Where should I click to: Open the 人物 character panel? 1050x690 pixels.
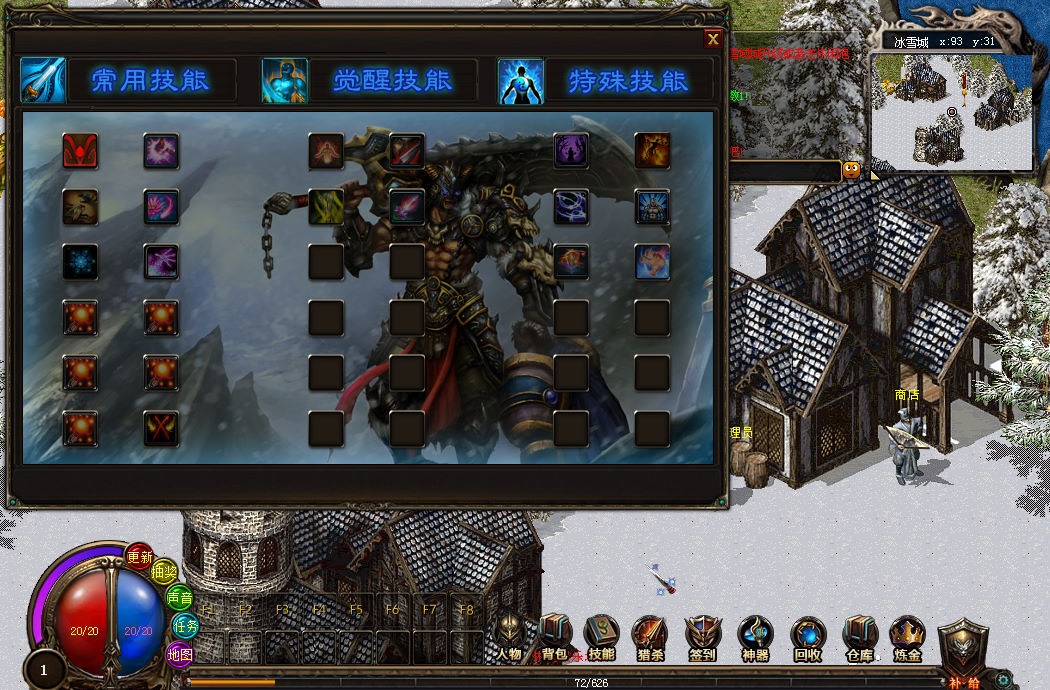pos(510,637)
